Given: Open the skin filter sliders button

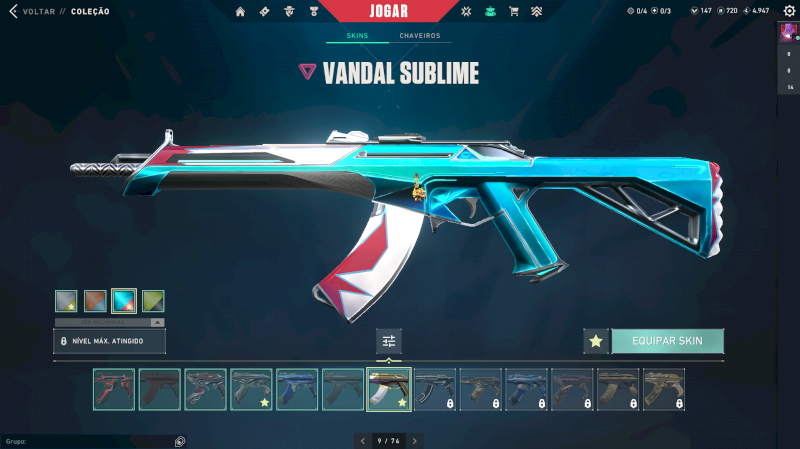Looking at the screenshot, I should [x=389, y=341].
